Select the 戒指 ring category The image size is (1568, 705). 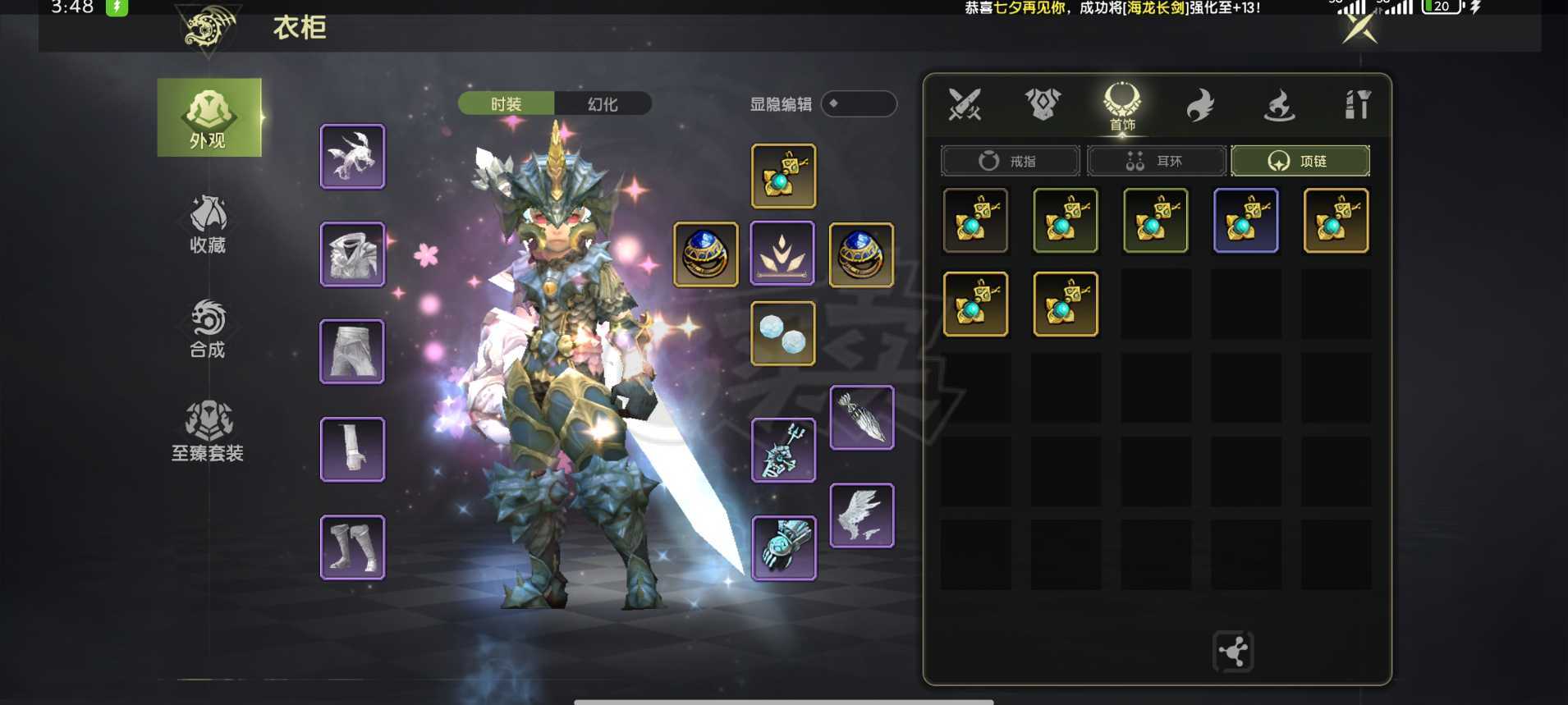(x=1010, y=161)
